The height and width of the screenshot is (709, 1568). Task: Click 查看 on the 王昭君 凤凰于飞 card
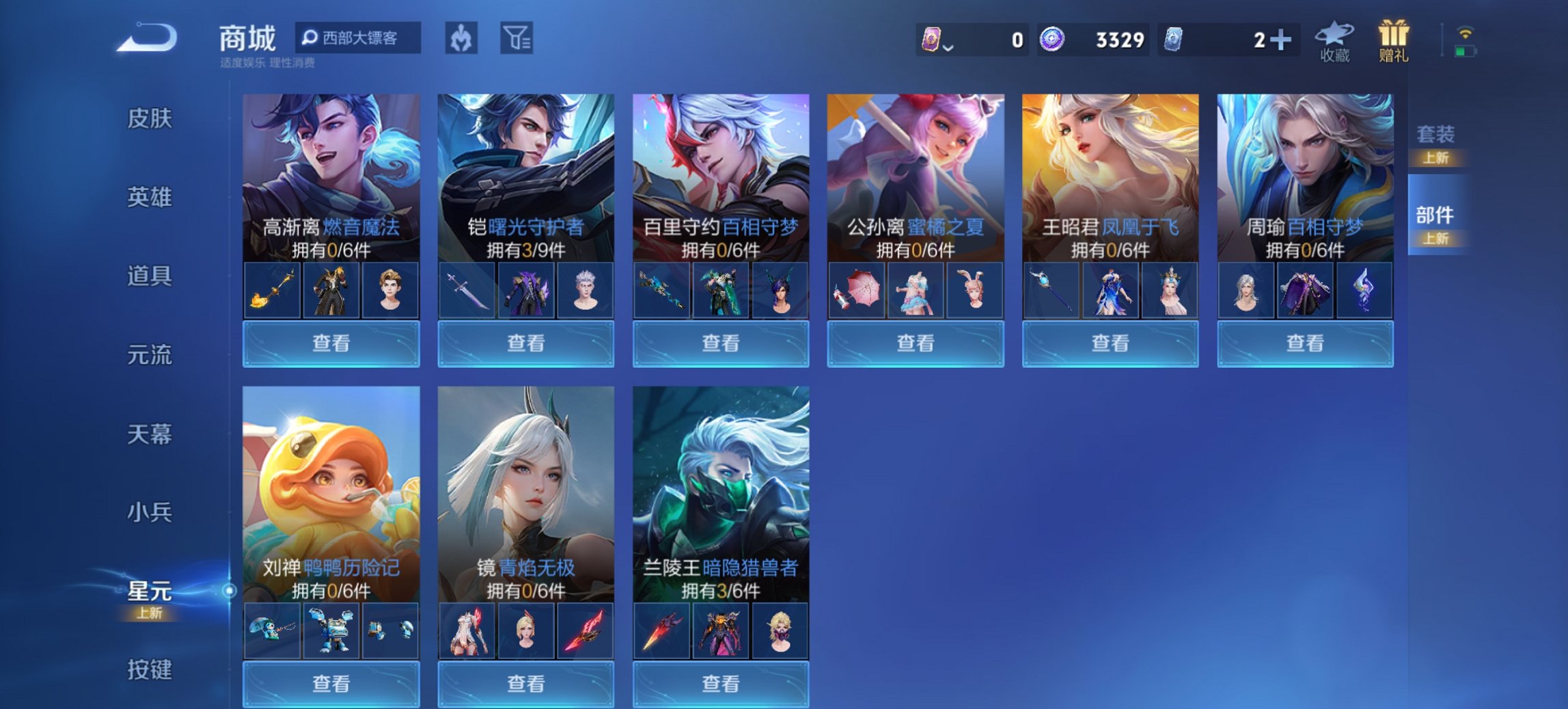coord(1110,344)
